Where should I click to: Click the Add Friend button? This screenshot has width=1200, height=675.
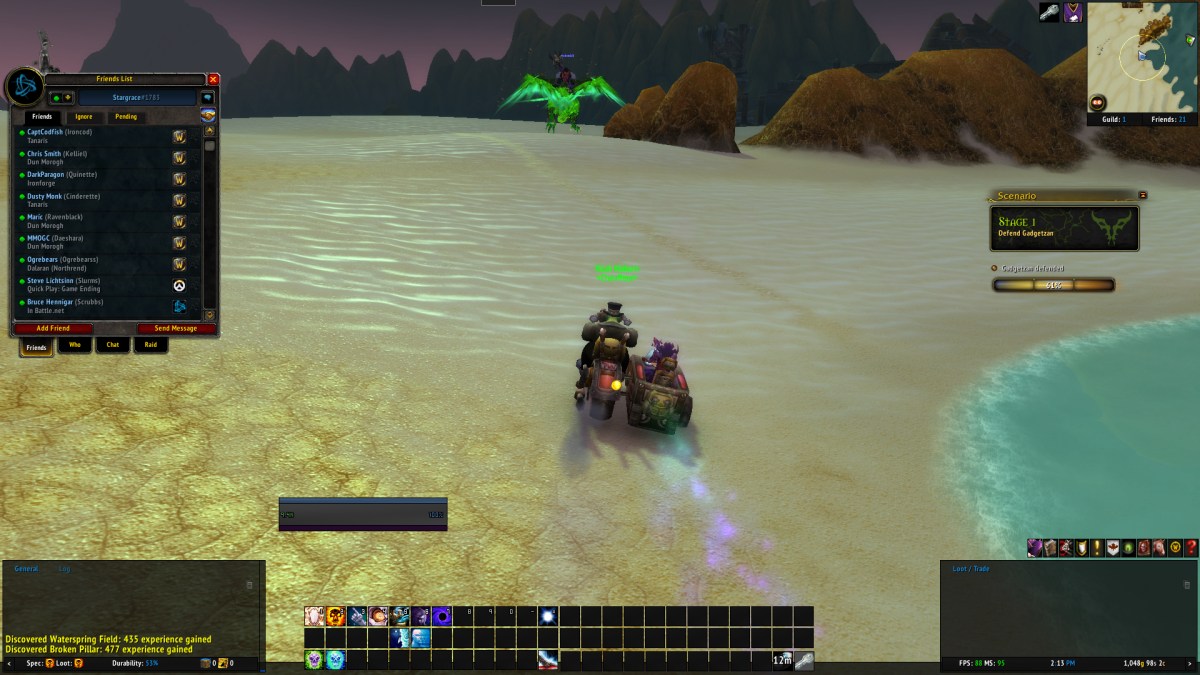pyautogui.click(x=53, y=328)
